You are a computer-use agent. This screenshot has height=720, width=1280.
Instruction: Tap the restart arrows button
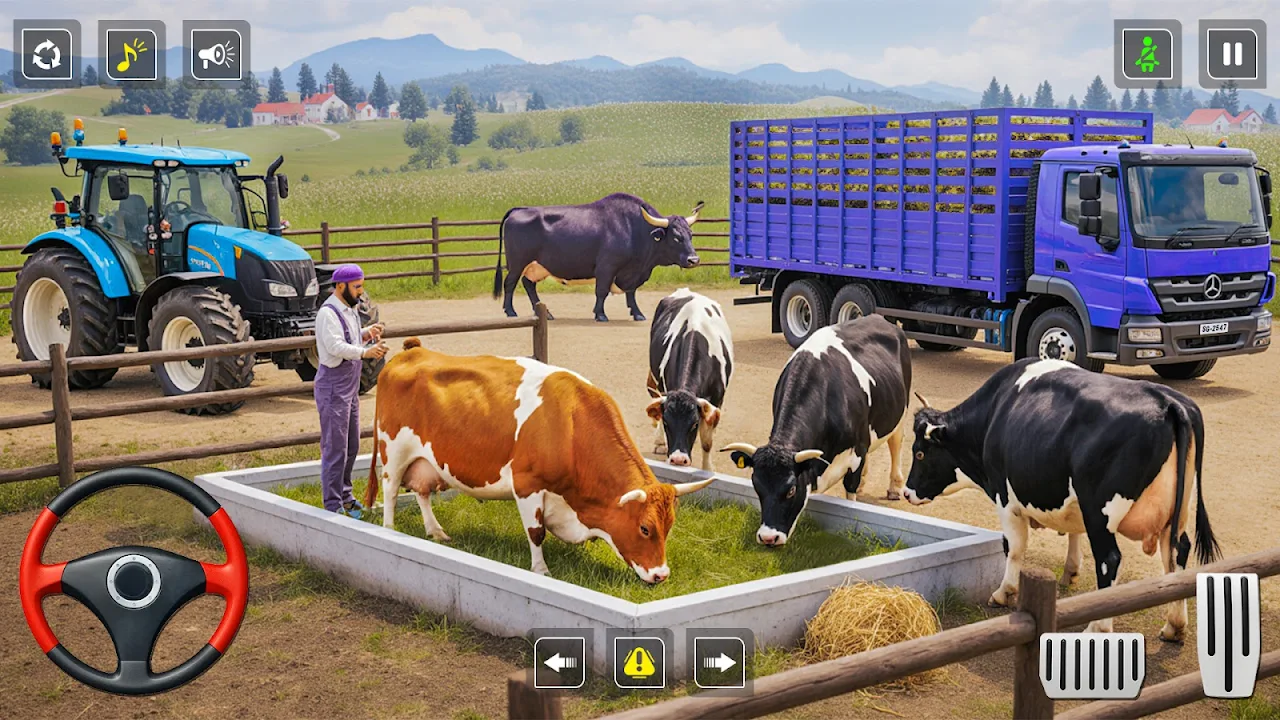tap(47, 54)
